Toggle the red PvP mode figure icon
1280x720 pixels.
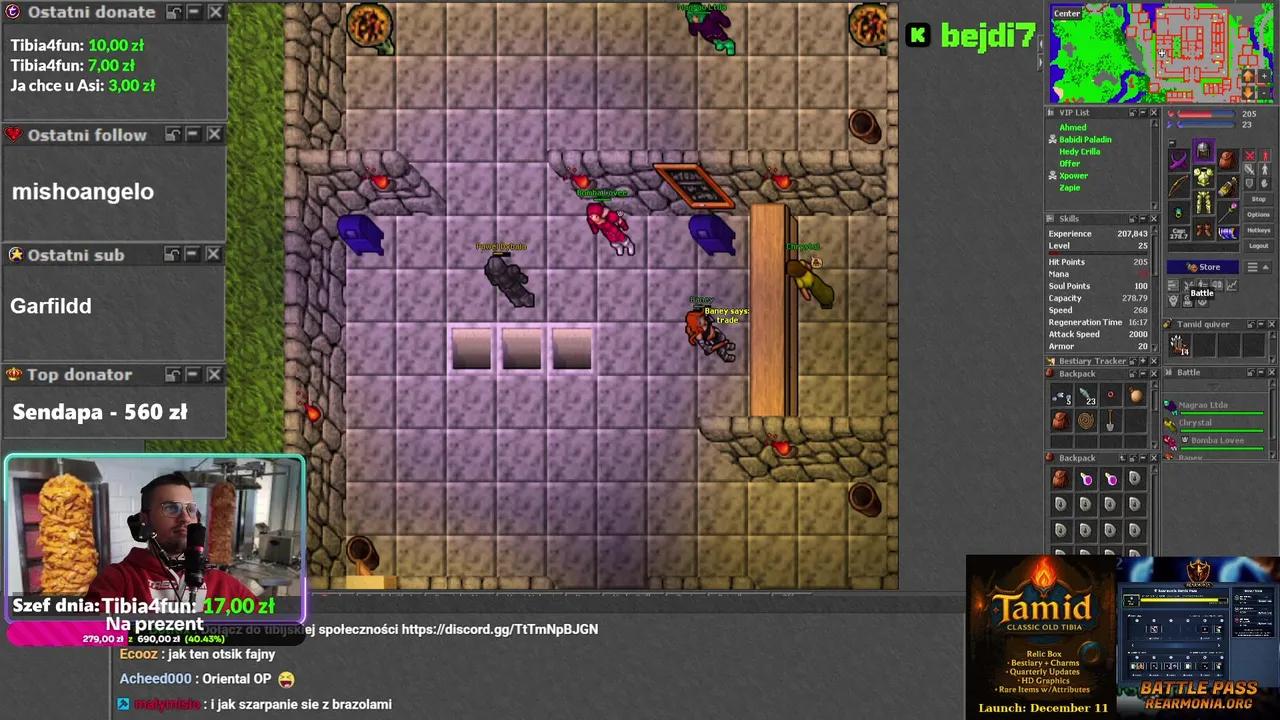tap(1264, 156)
